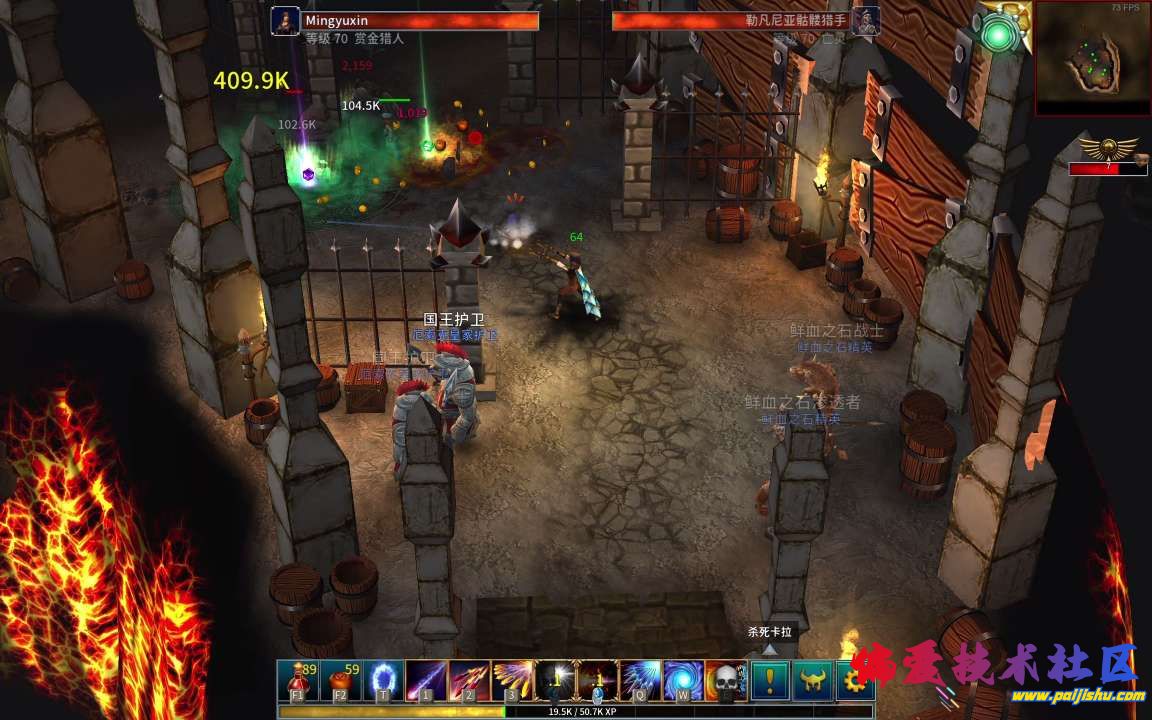Activate the blue feather fan Q skill
1152x720 pixels.
tap(641, 680)
